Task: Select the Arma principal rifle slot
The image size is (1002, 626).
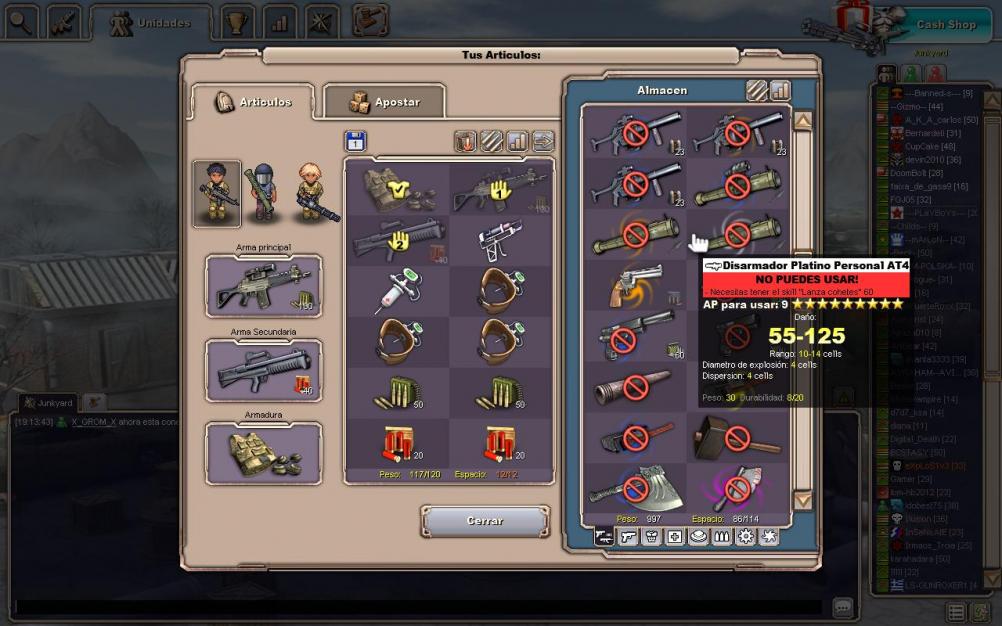Action: point(264,286)
